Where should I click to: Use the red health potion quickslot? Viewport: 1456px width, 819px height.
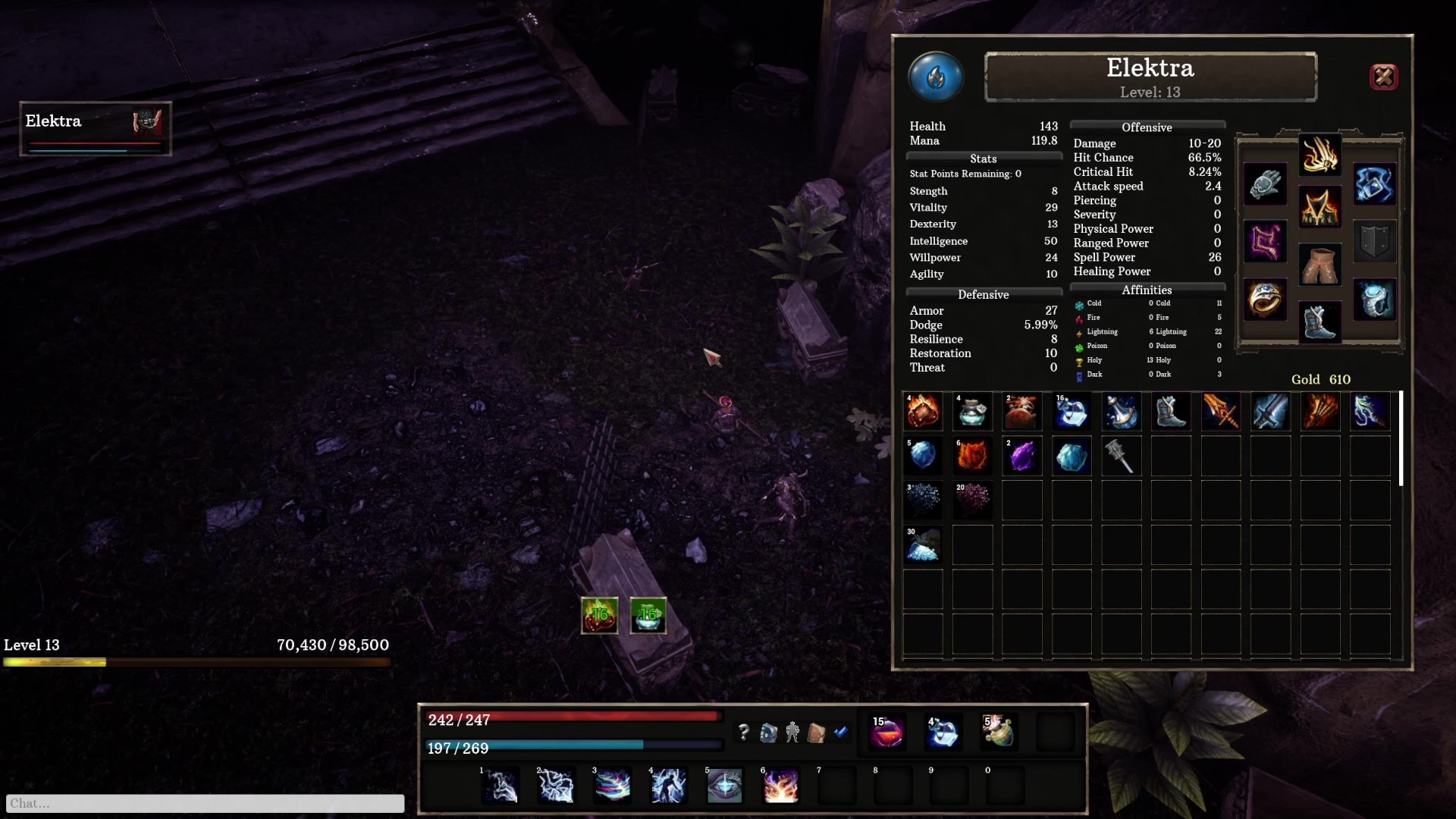(x=886, y=733)
